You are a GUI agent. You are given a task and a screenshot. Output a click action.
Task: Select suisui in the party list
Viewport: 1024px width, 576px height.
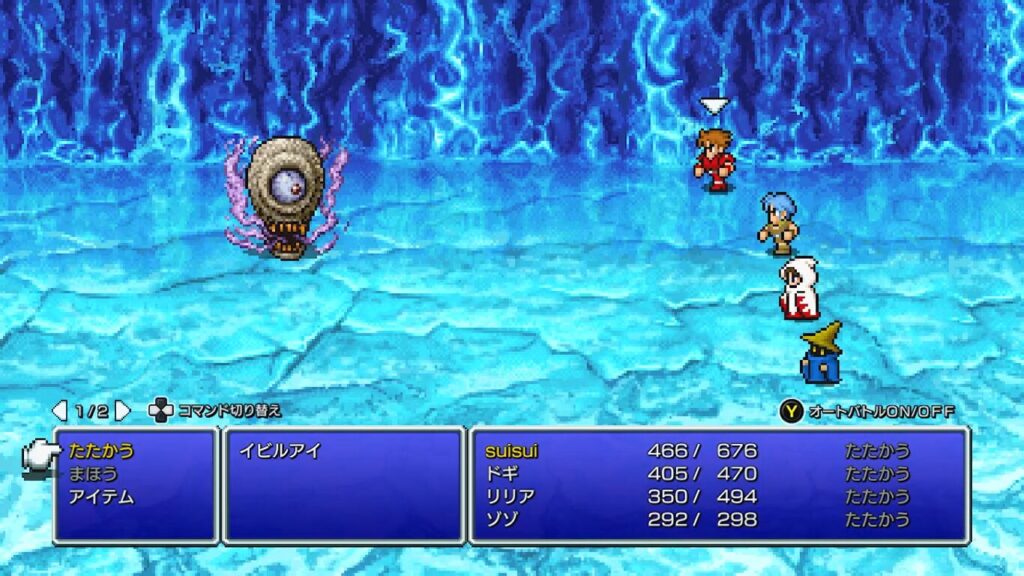click(510, 451)
